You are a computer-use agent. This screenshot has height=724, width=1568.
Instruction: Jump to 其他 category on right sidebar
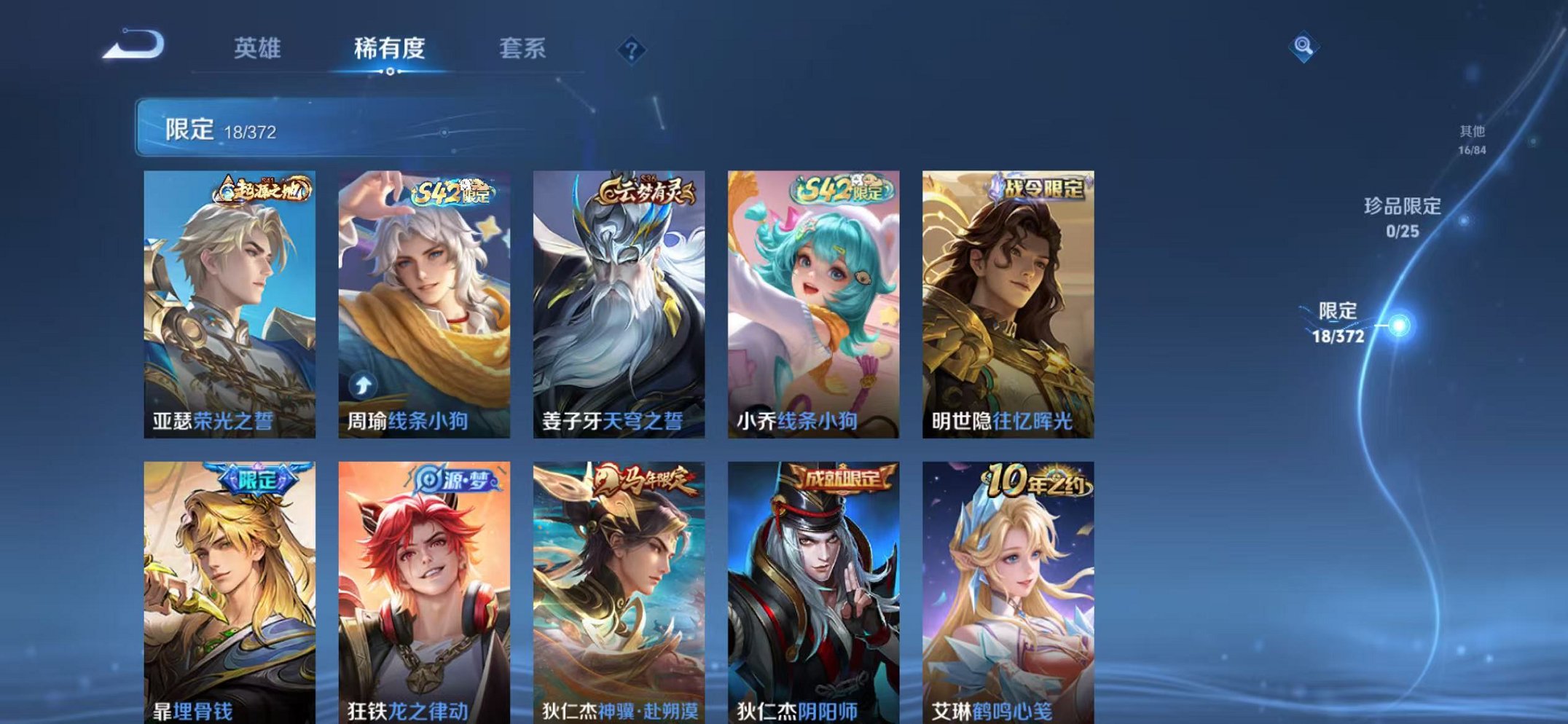[1473, 138]
